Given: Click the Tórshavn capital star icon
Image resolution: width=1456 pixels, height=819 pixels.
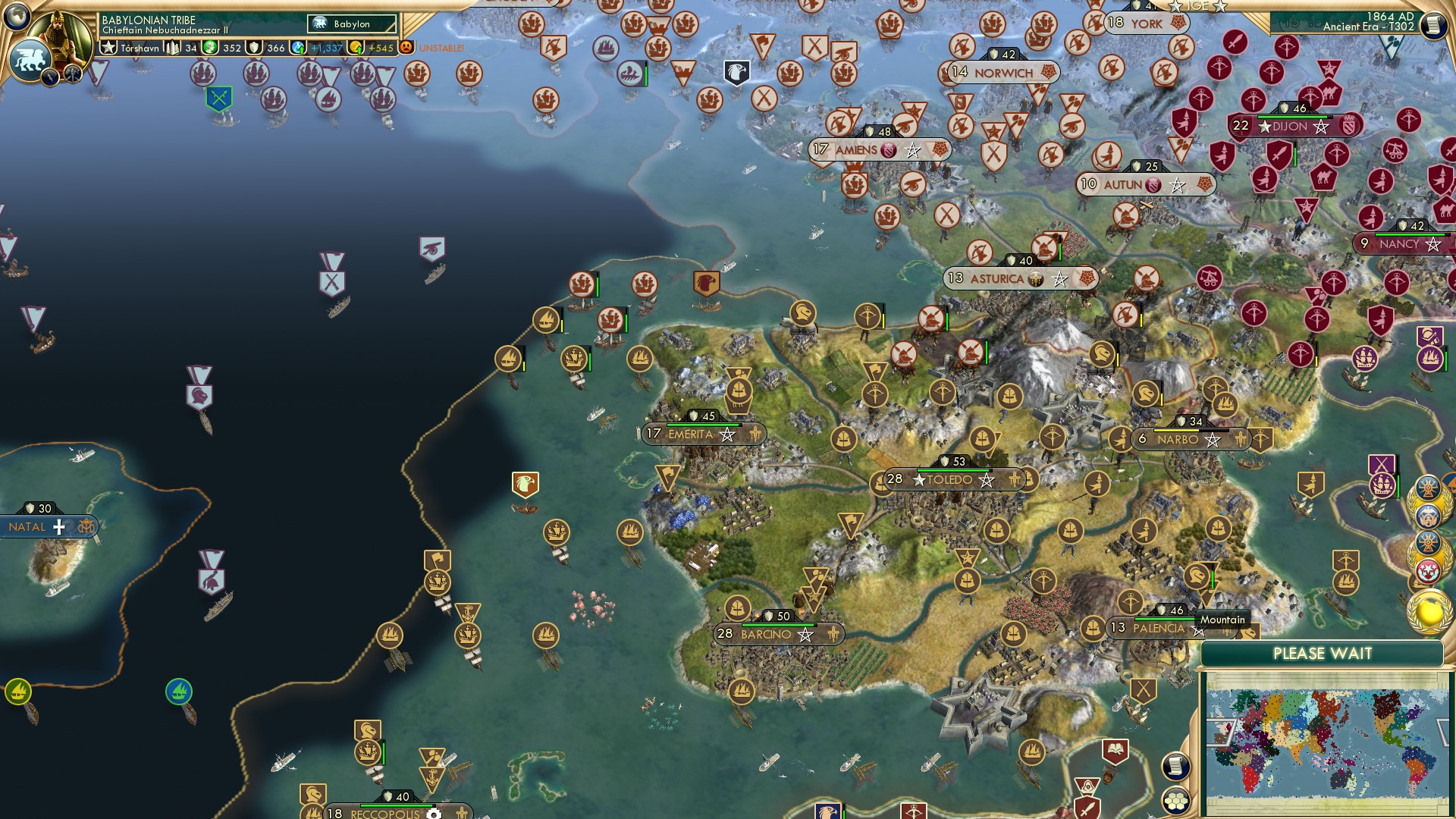Looking at the screenshot, I should point(109,47).
